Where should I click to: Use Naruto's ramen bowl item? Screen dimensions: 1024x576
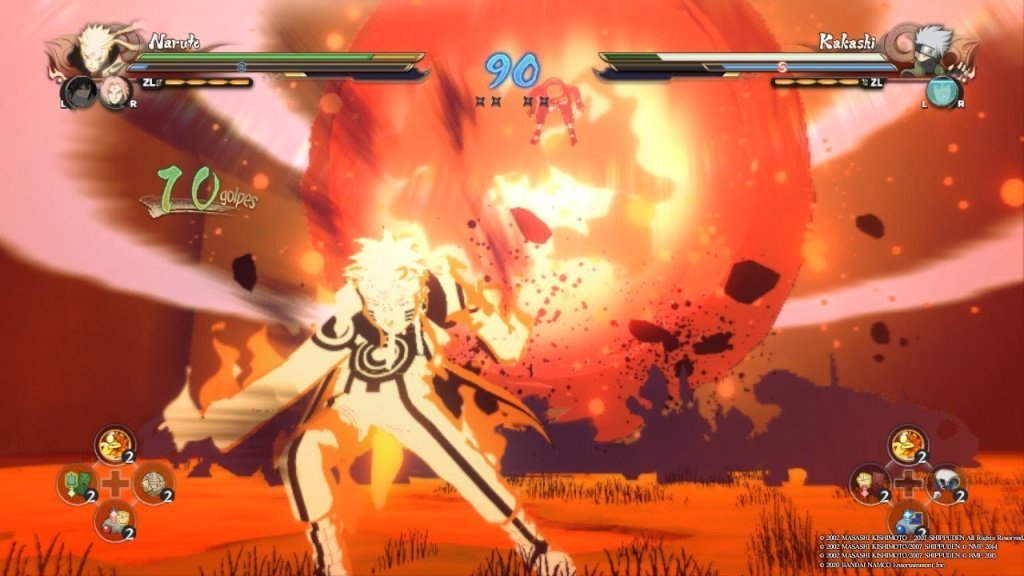click(x=115, y=443)
